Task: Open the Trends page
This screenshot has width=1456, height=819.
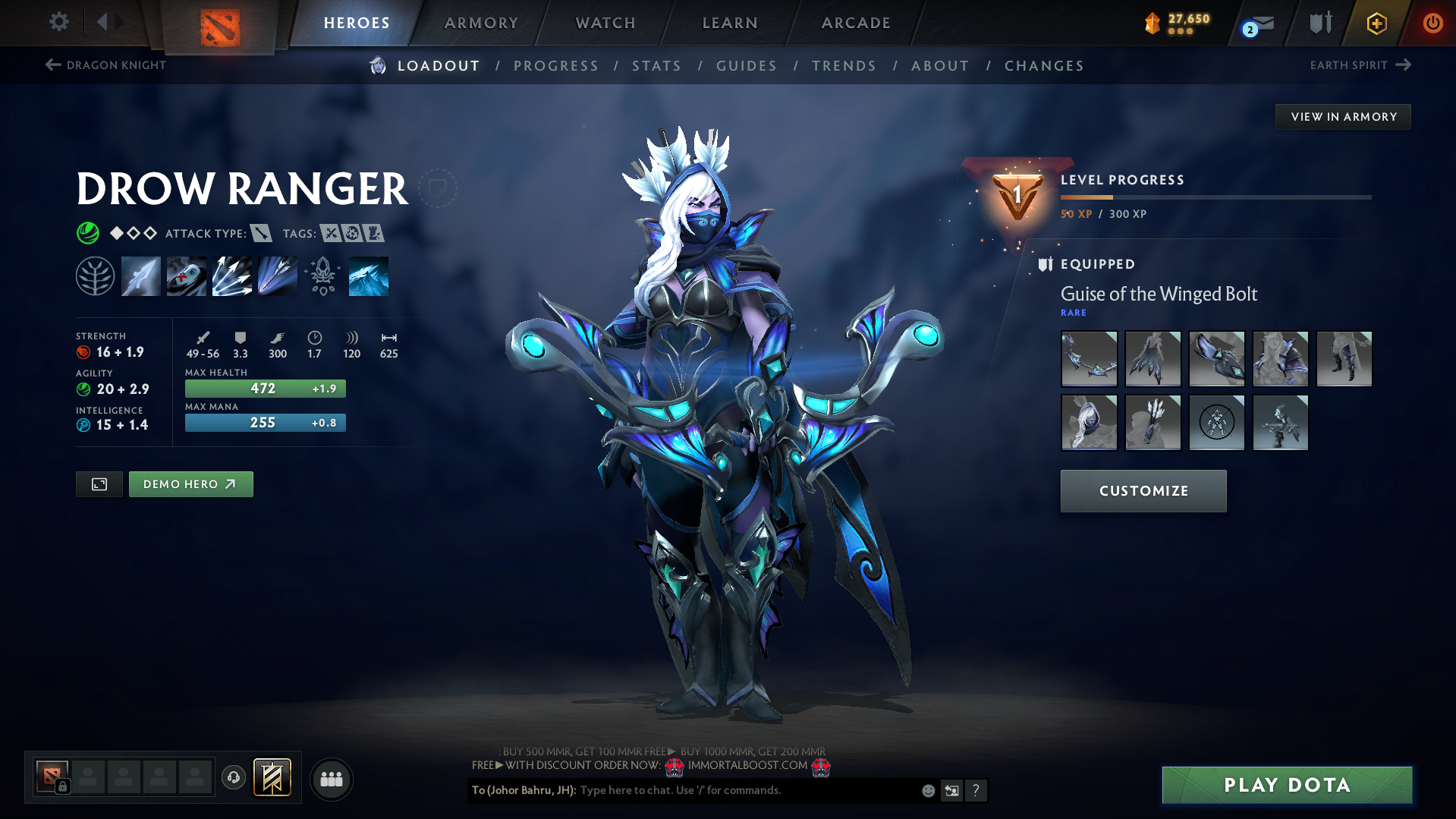Action: tap(844, 66)
